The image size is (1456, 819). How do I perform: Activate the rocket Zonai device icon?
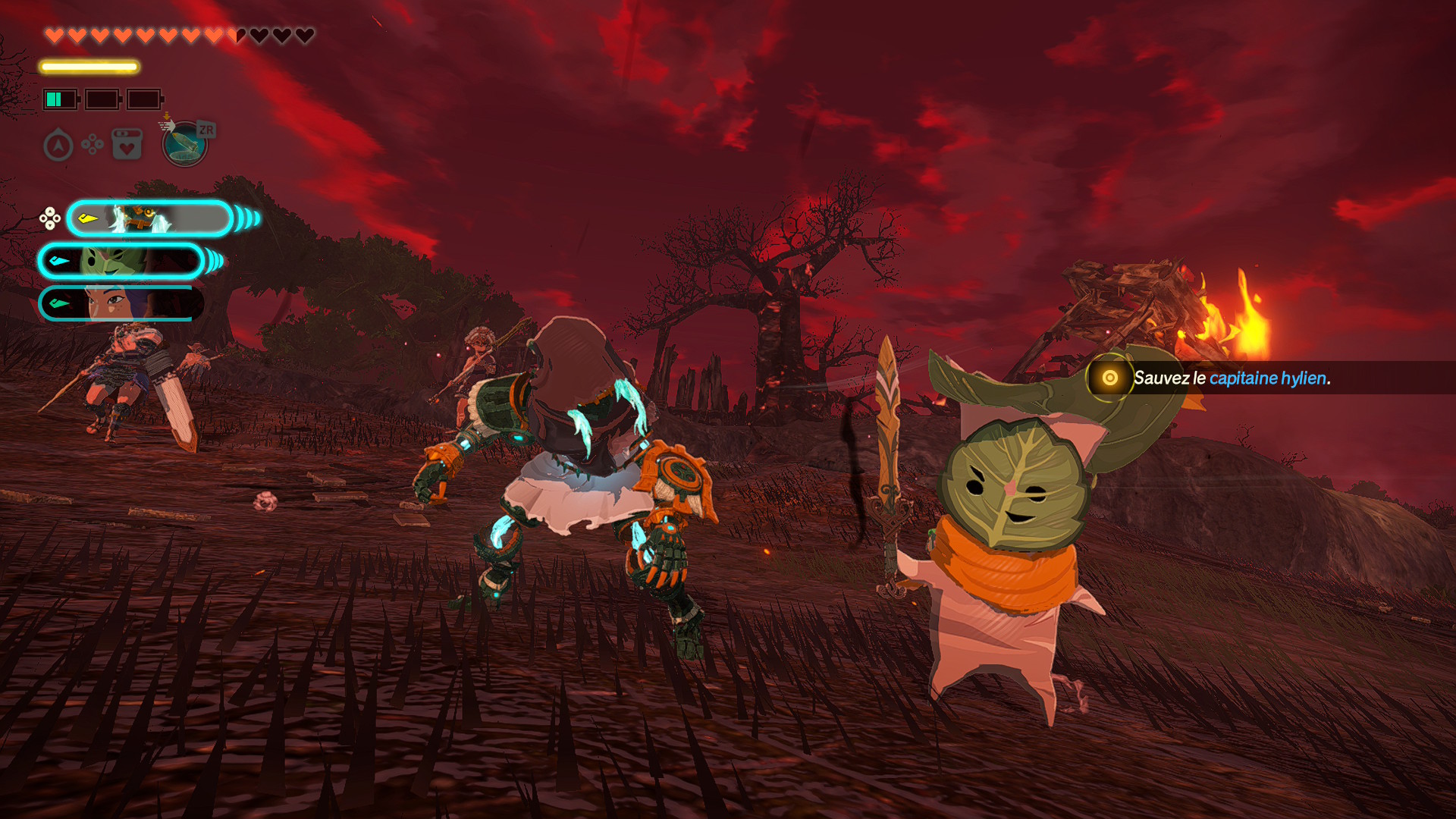pos(184,143)
